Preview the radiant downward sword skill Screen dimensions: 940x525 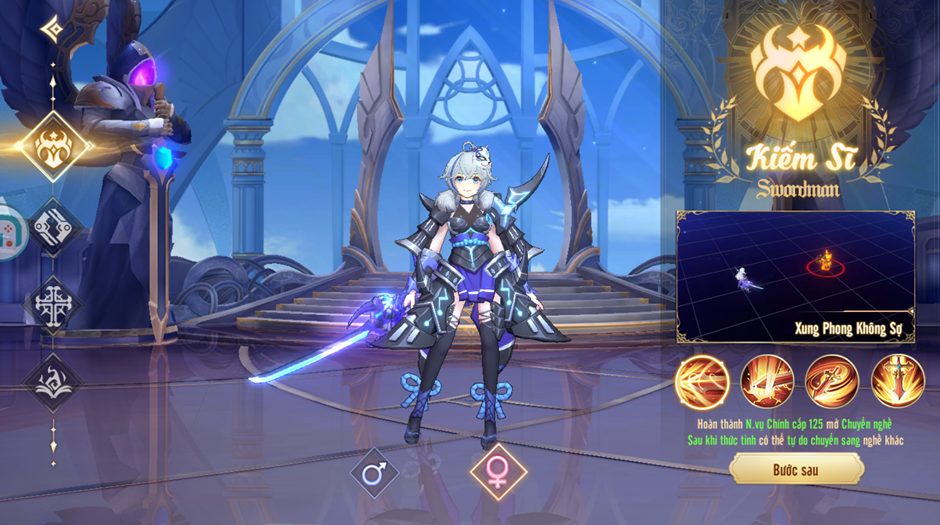(x=897, y=380)
